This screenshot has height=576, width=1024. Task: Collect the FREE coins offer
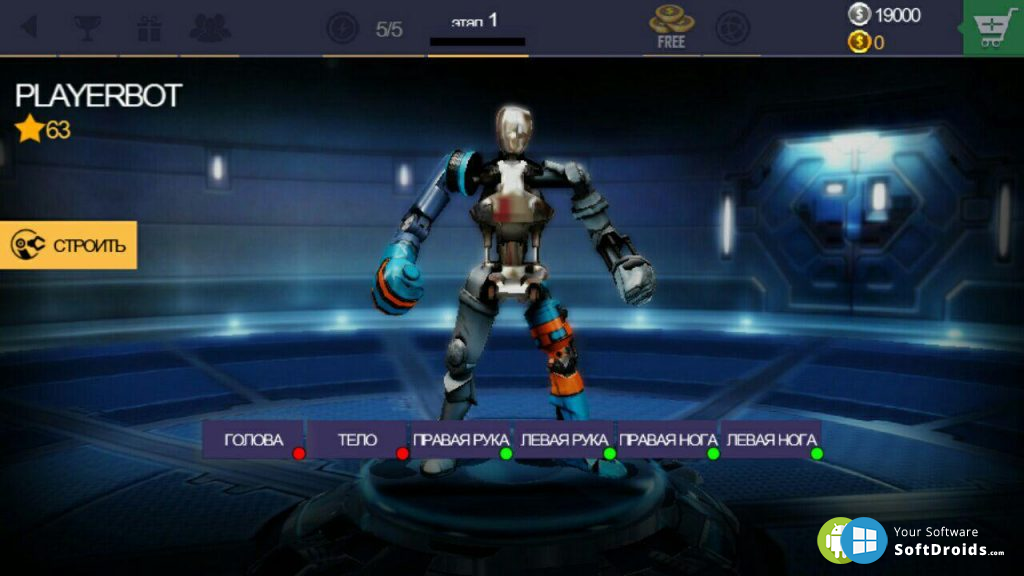click(x=671, y=27)
